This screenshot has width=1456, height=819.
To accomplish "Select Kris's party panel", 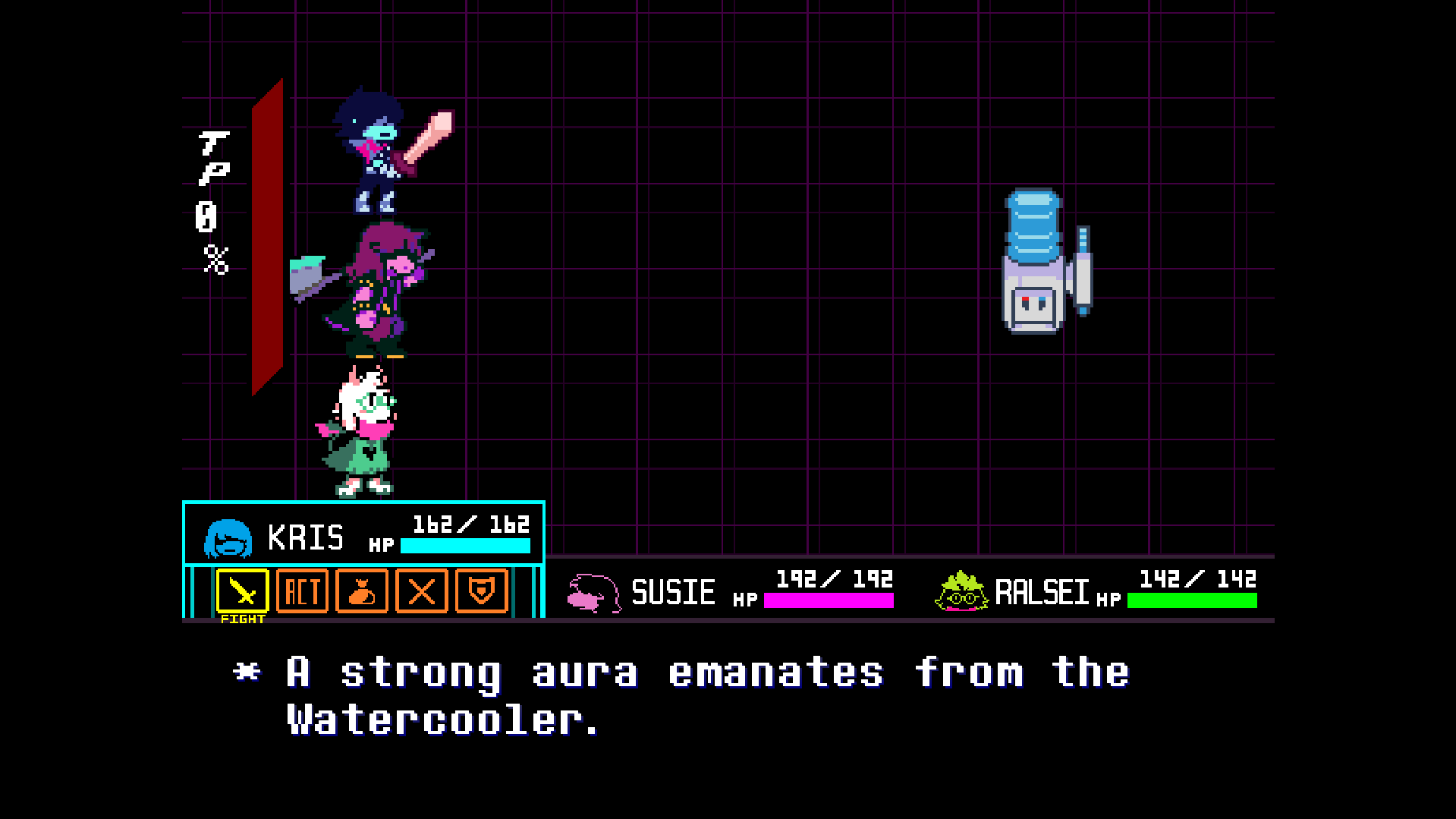I will tap(364, 534).
